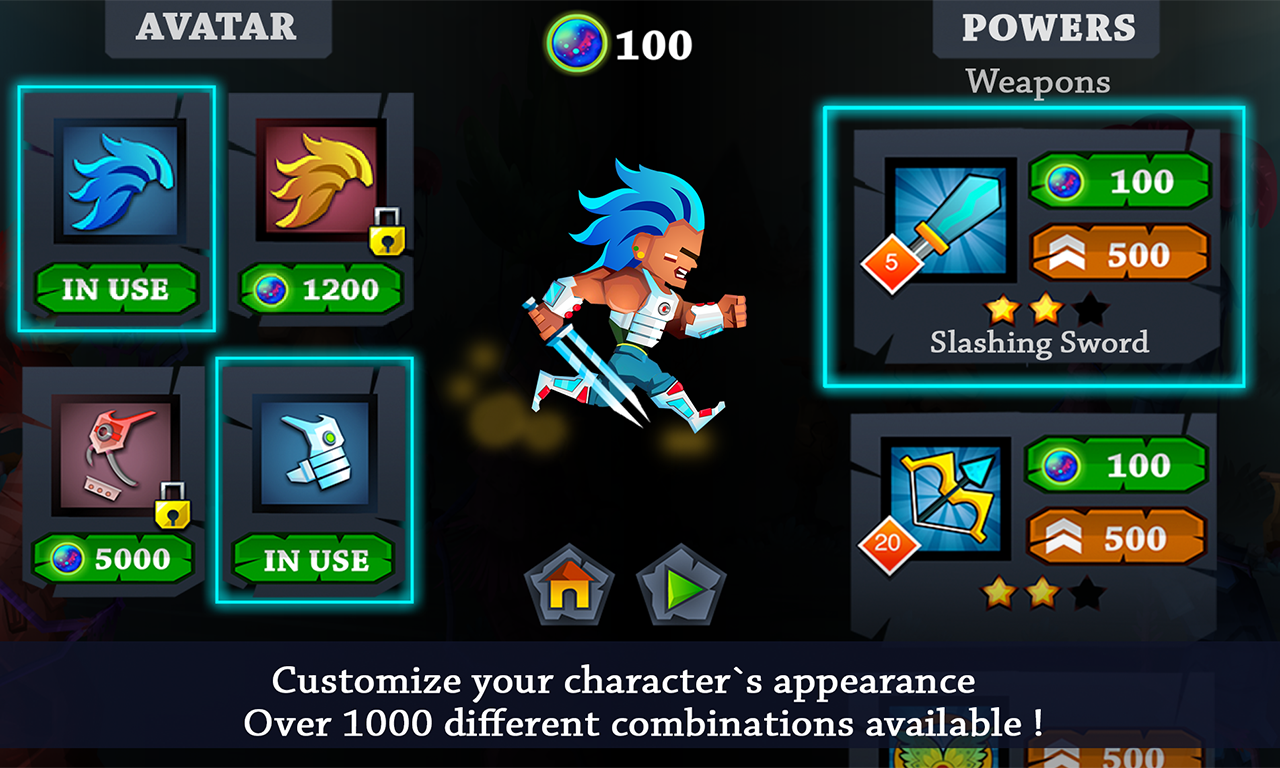
Task: Click the IN USE button under blue armor
Action: [x=314, y=560]
